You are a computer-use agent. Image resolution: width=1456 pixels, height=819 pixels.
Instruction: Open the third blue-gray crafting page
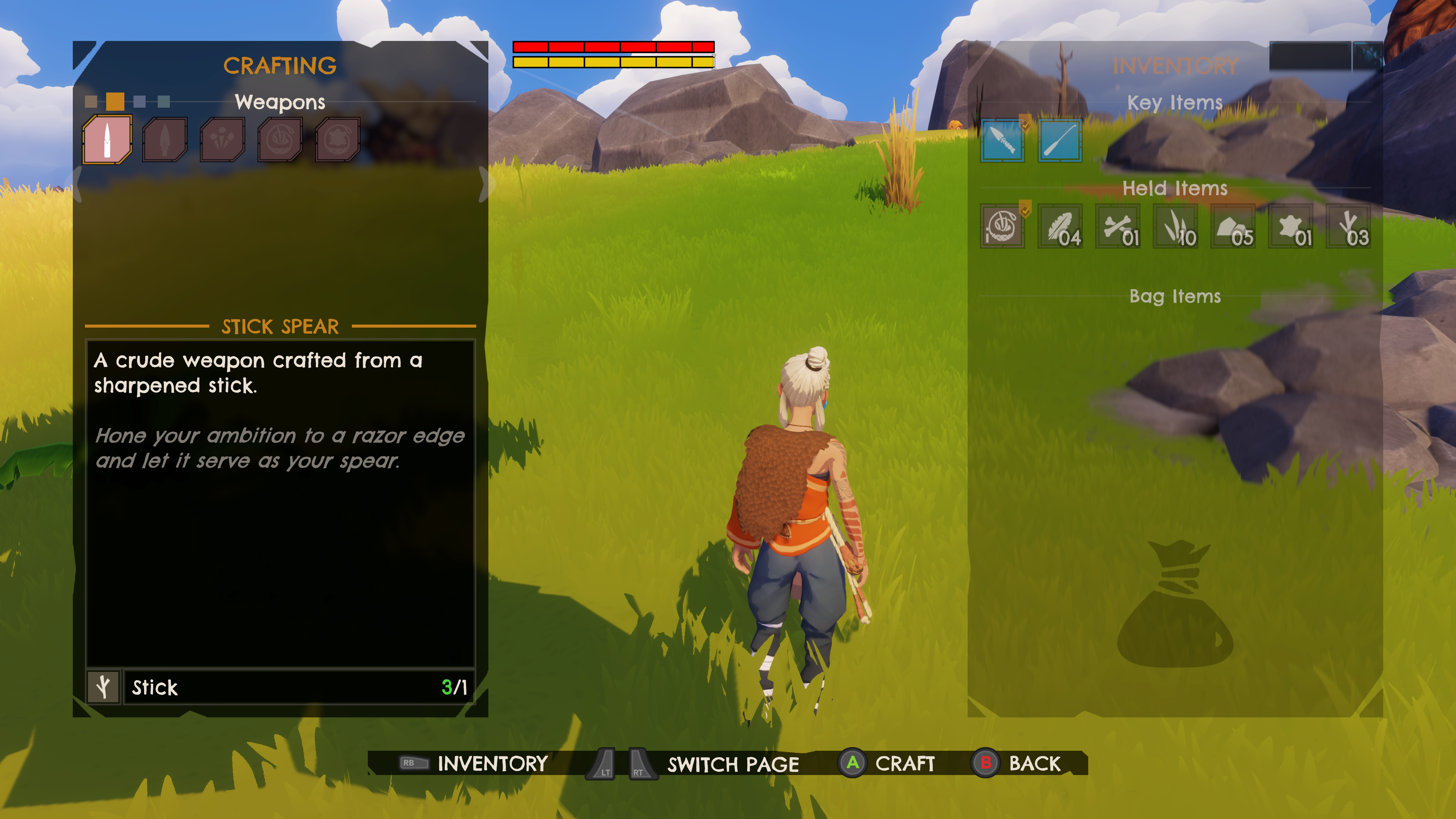tap(140, 102)
